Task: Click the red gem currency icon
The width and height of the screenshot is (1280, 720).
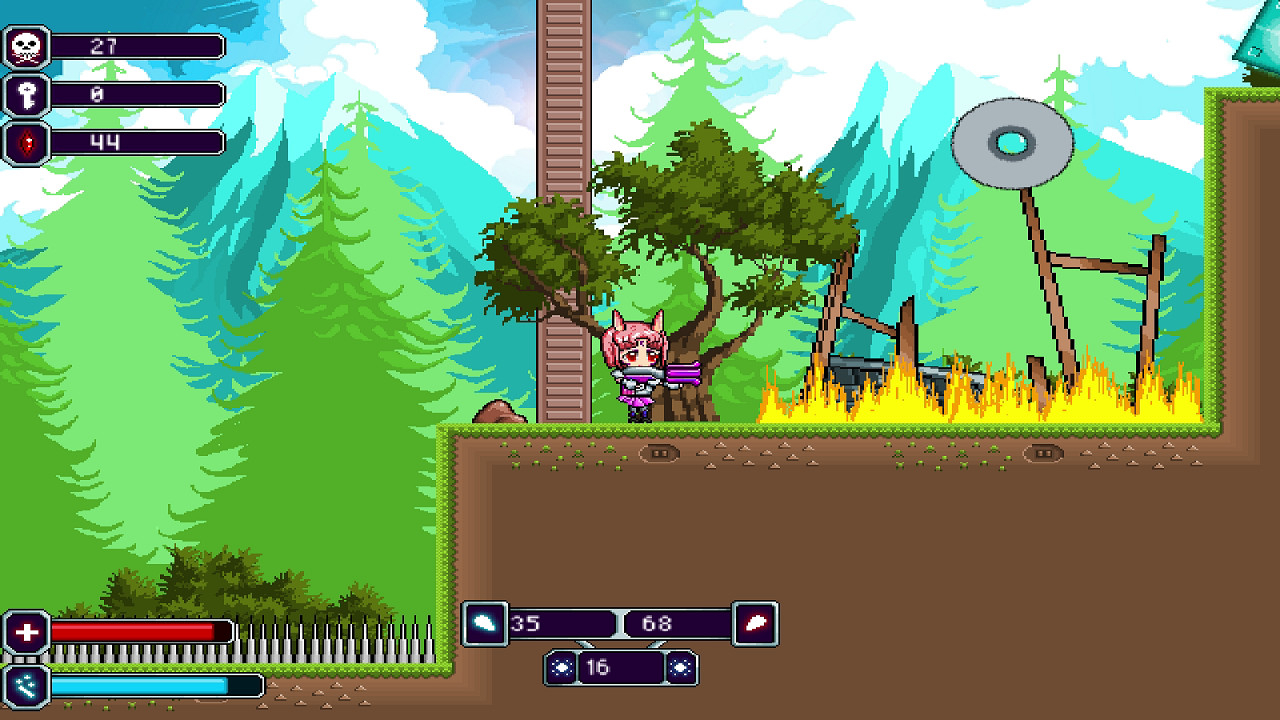Action: pos(26,143)
